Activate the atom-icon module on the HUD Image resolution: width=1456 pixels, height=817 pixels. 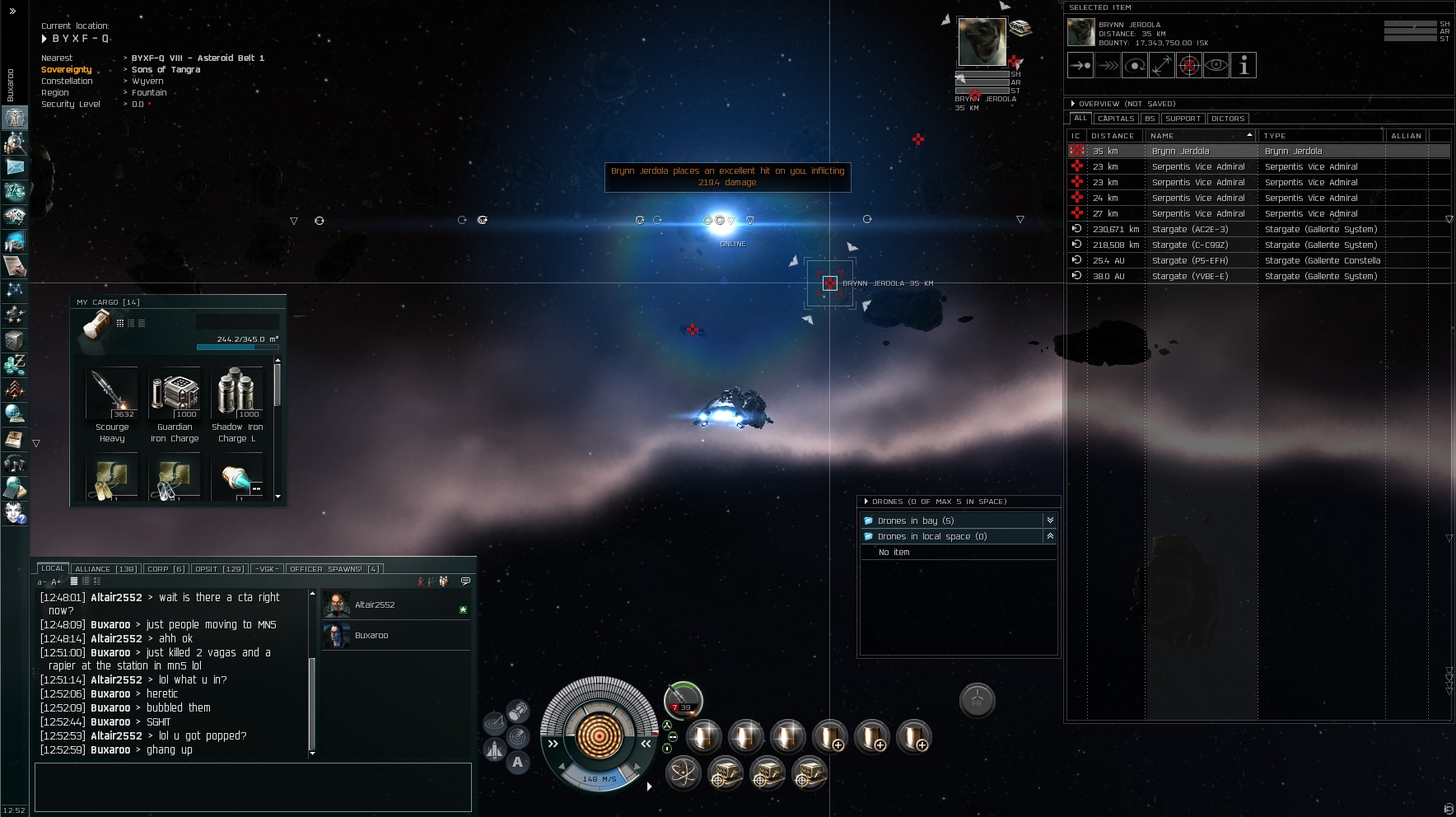(x=683, y=774)
